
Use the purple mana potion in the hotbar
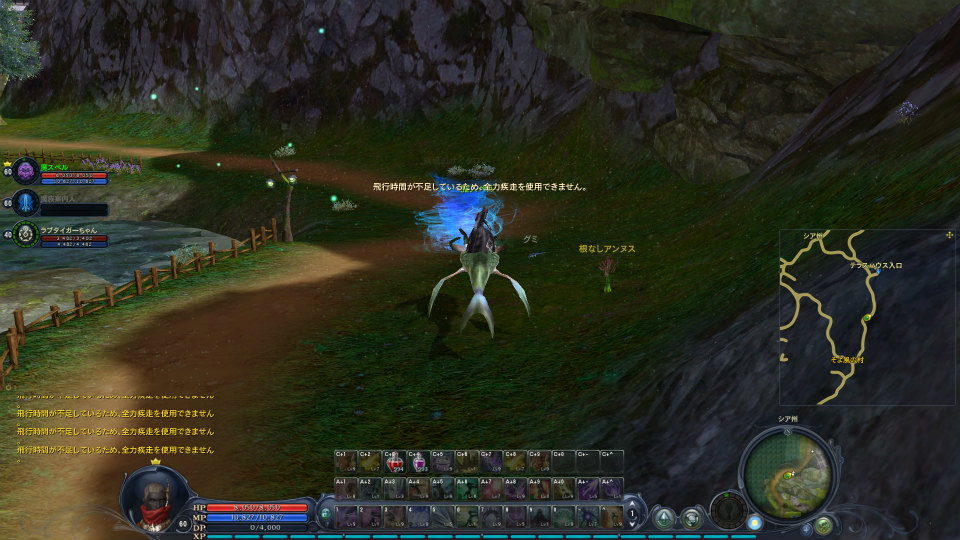(x=419, y=461)
